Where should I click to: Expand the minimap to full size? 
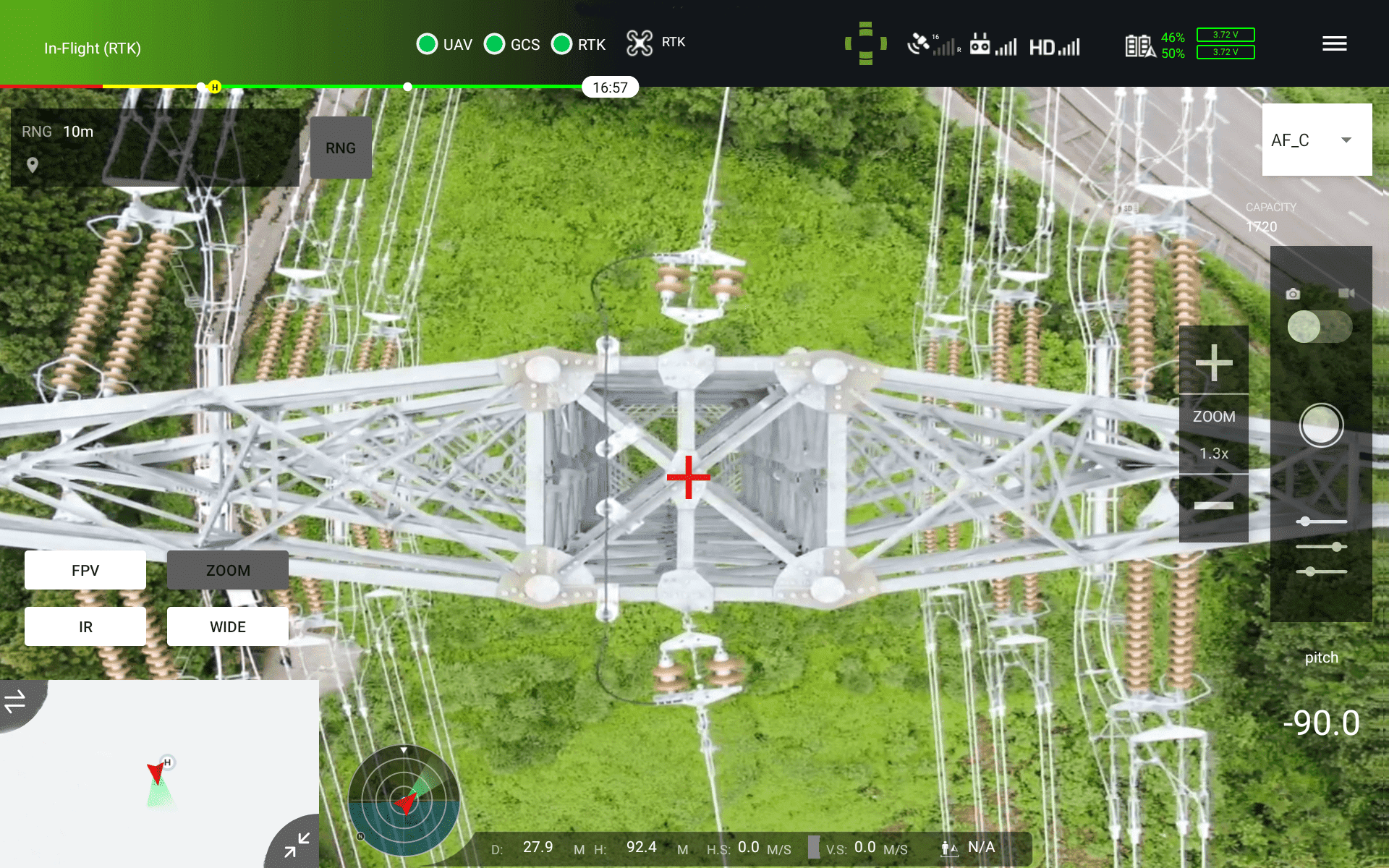297,845
